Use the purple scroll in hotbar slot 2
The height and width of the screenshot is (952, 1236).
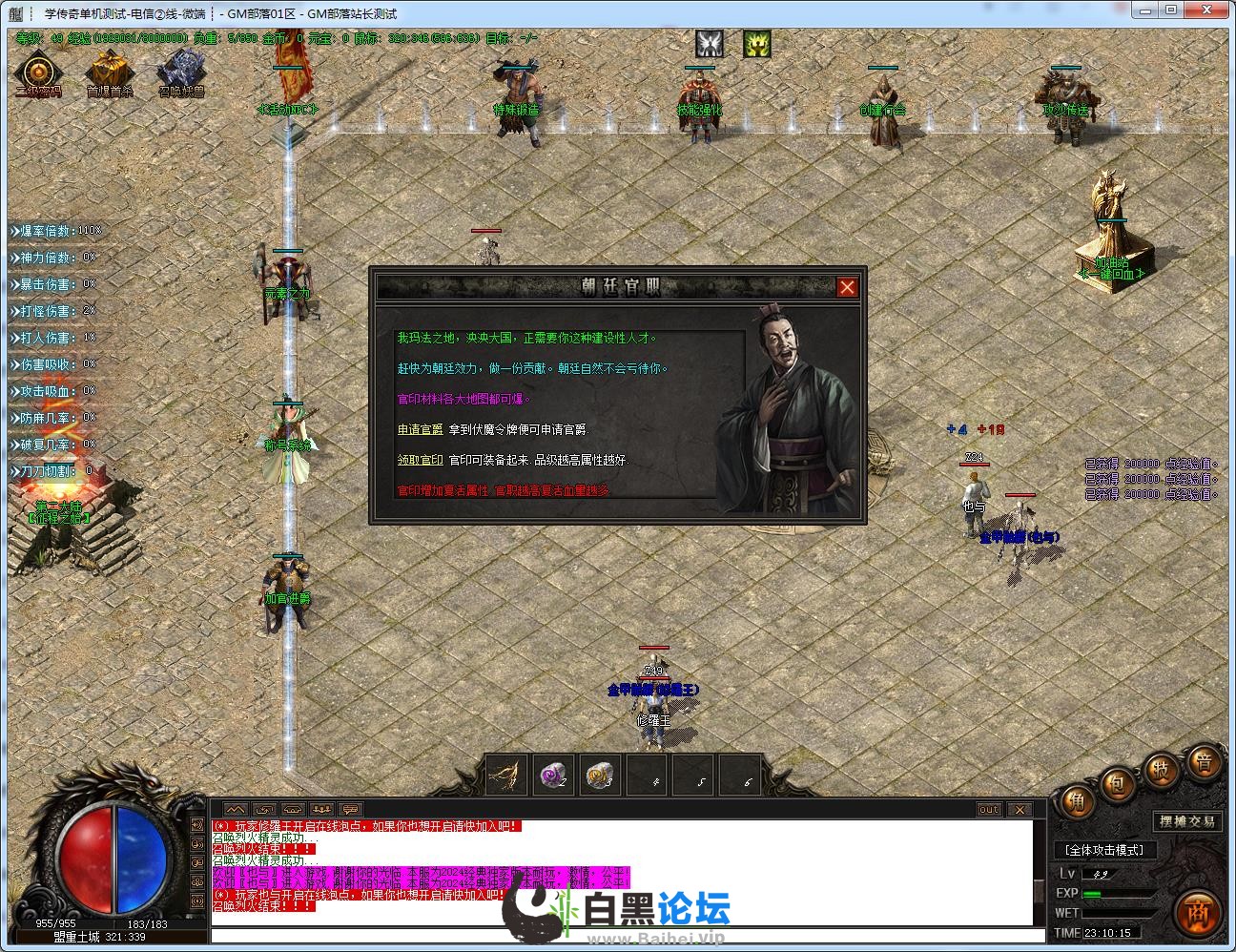click(553, 776)
